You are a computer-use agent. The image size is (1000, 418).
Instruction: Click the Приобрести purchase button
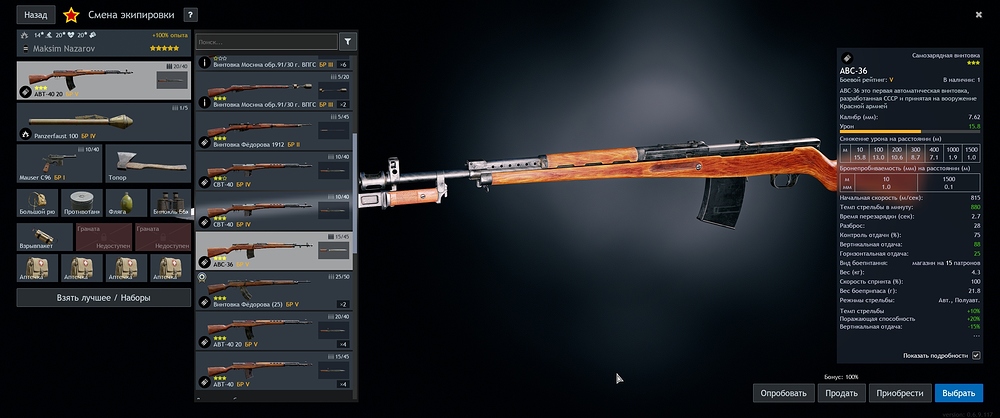(899, 393)
